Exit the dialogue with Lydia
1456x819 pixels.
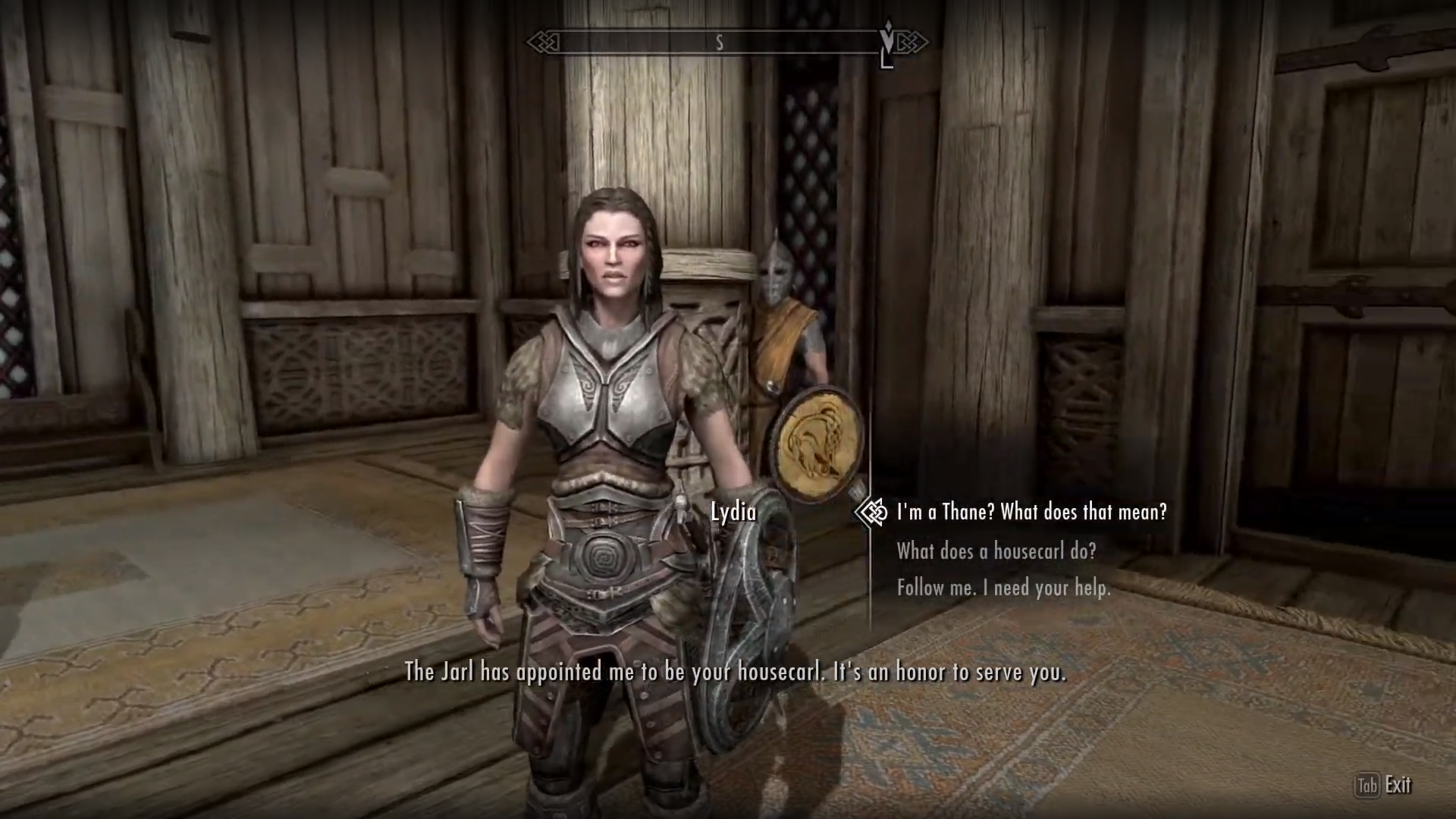coord(1384,786)
